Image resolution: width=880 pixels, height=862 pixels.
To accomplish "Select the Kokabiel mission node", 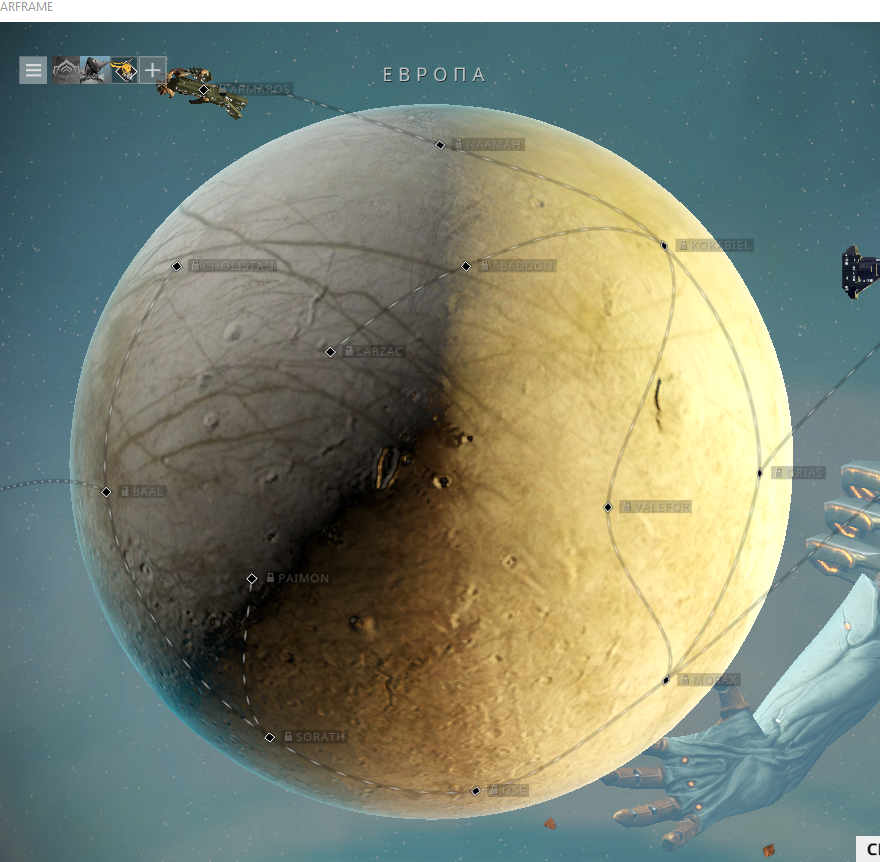I will 664,246.
